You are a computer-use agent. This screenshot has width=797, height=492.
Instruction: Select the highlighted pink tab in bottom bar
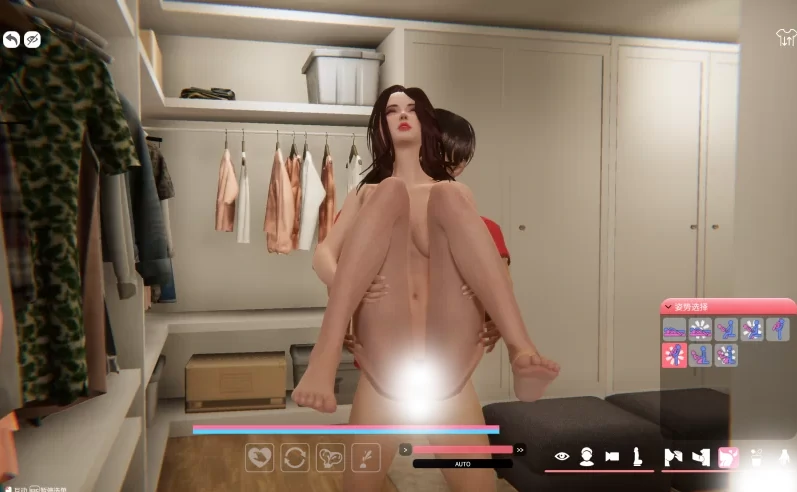click(728, 457)
